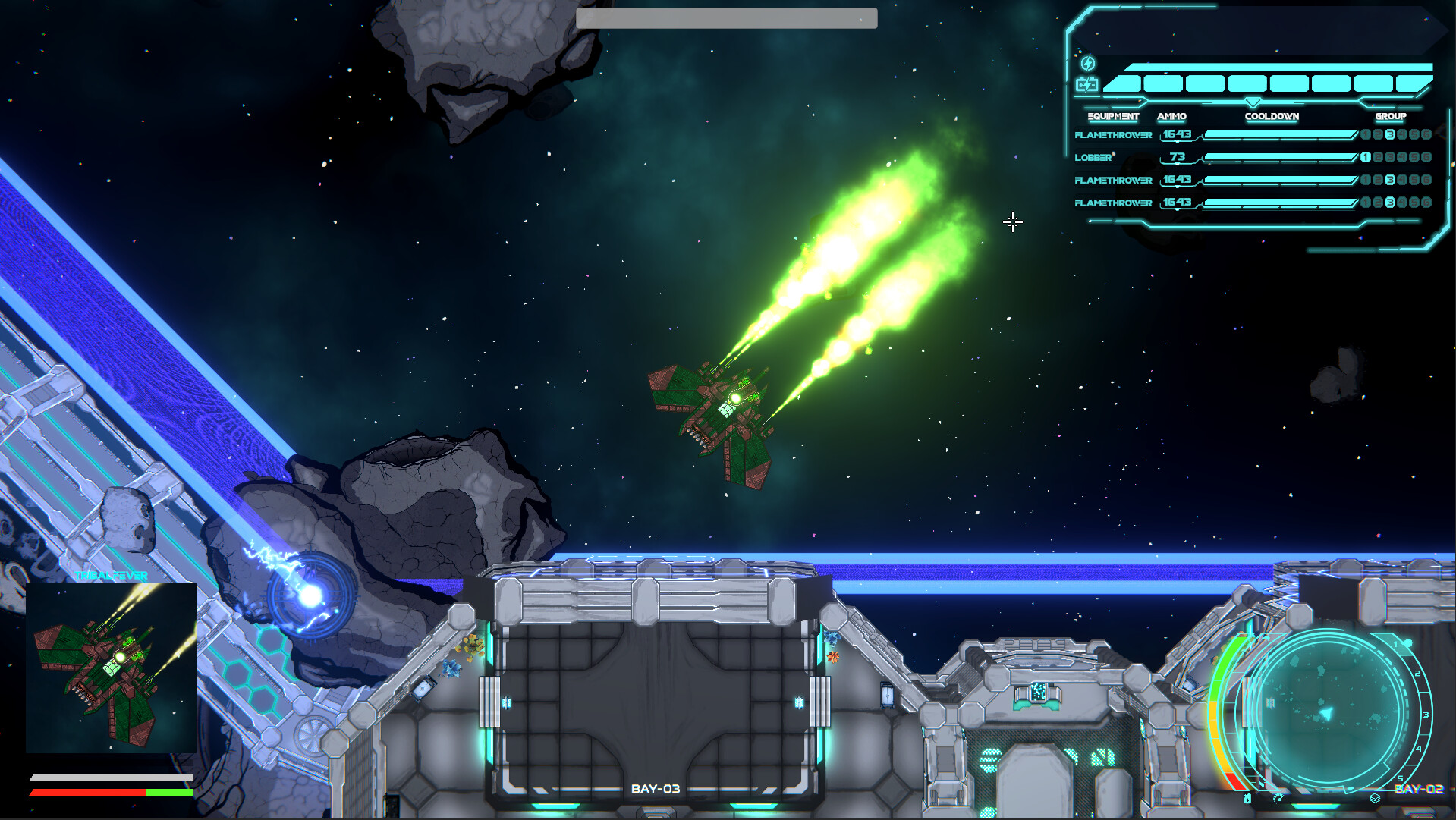
Task: Select the battery charge icon beside the energy bar
Action: (1087, 83)
